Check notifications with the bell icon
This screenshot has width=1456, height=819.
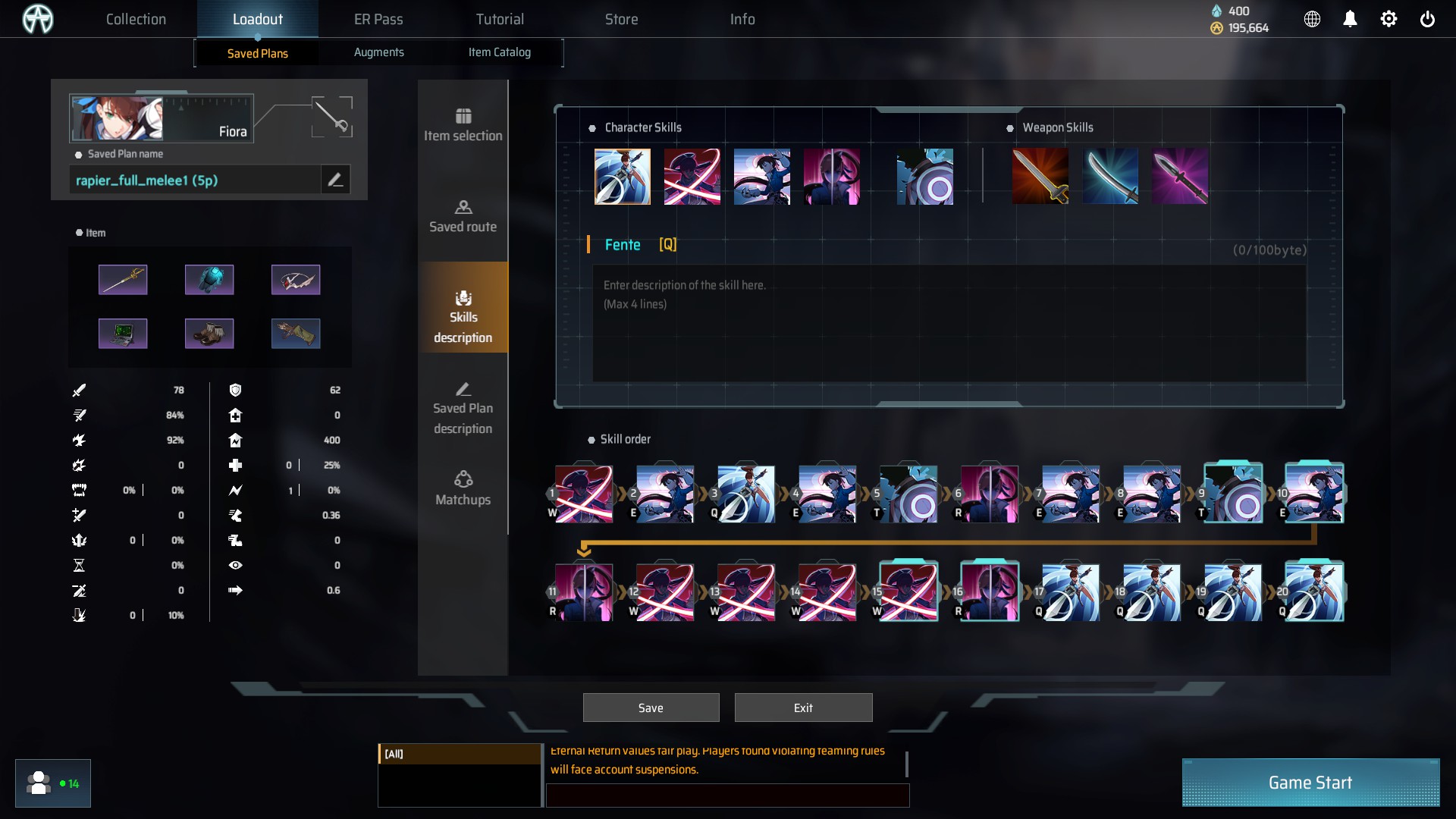point(1350,19)
